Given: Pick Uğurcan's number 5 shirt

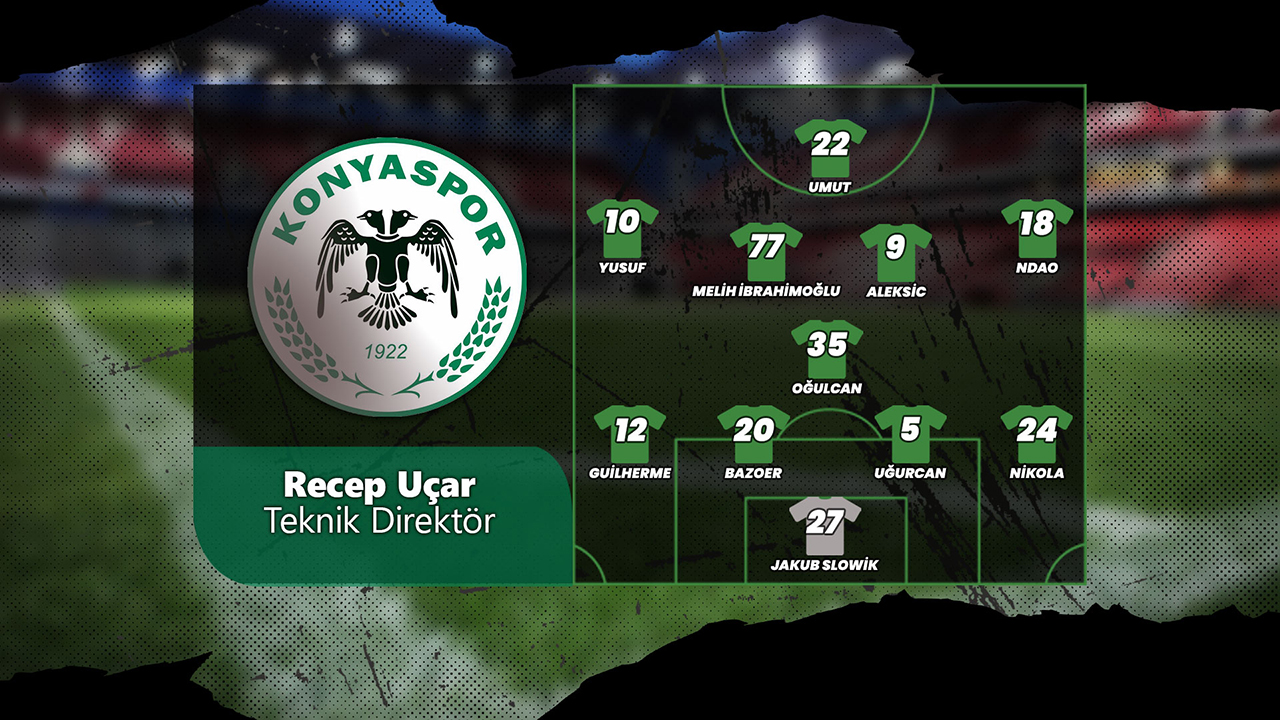Looking at the screenshot, I should pos(910,433).
